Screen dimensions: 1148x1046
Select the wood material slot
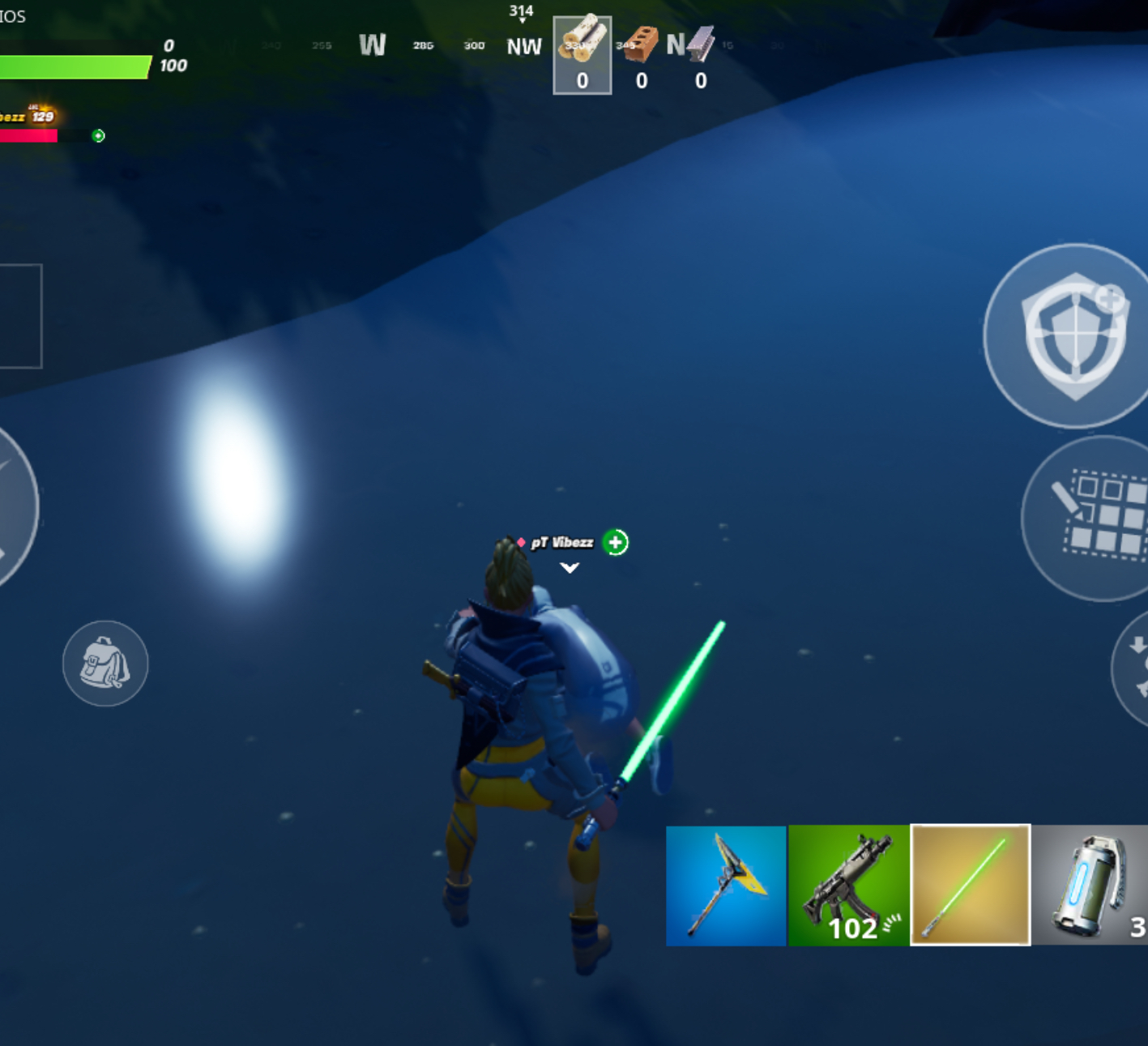point(582,55)
